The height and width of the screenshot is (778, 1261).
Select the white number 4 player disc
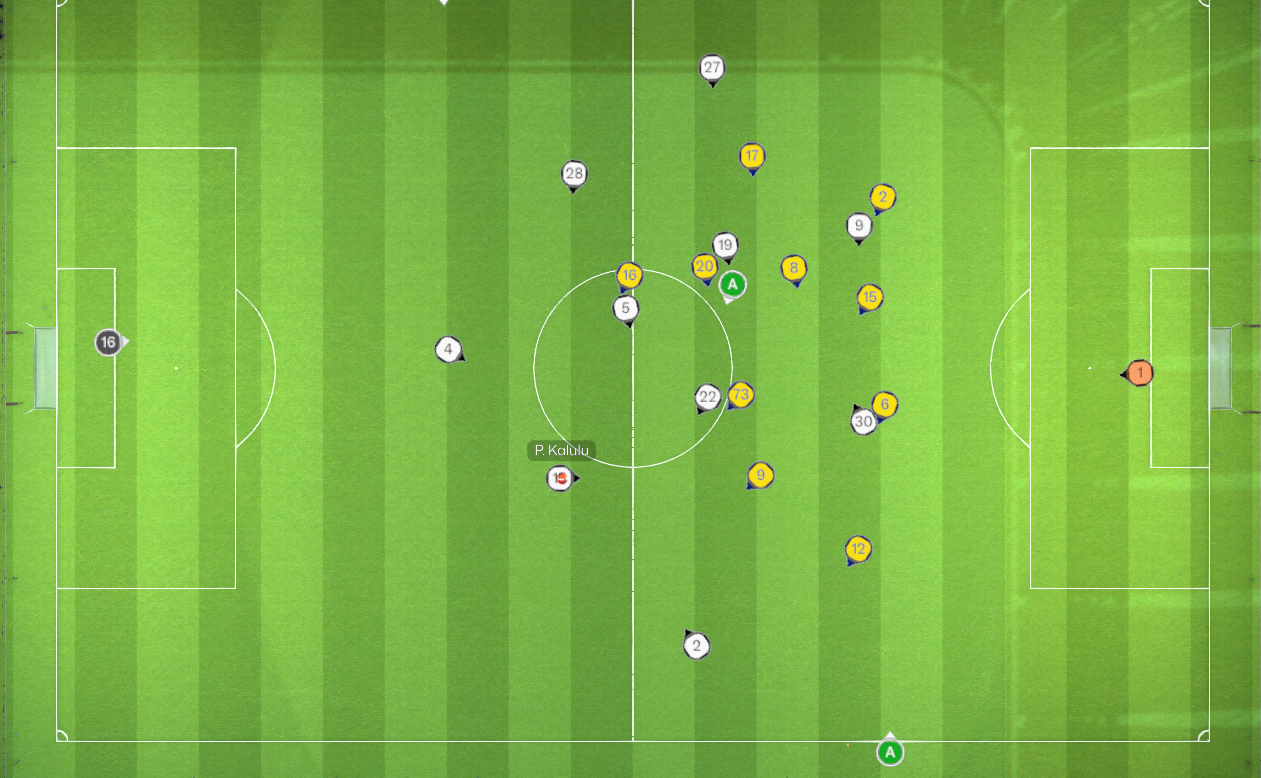click(448, 349)
